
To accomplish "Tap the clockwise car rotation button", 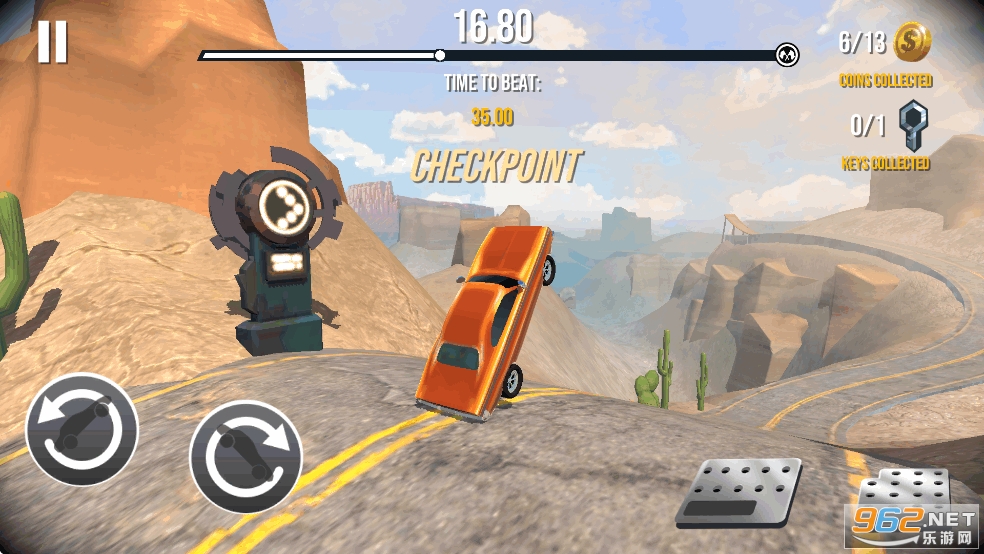I will tap(246, 455).
